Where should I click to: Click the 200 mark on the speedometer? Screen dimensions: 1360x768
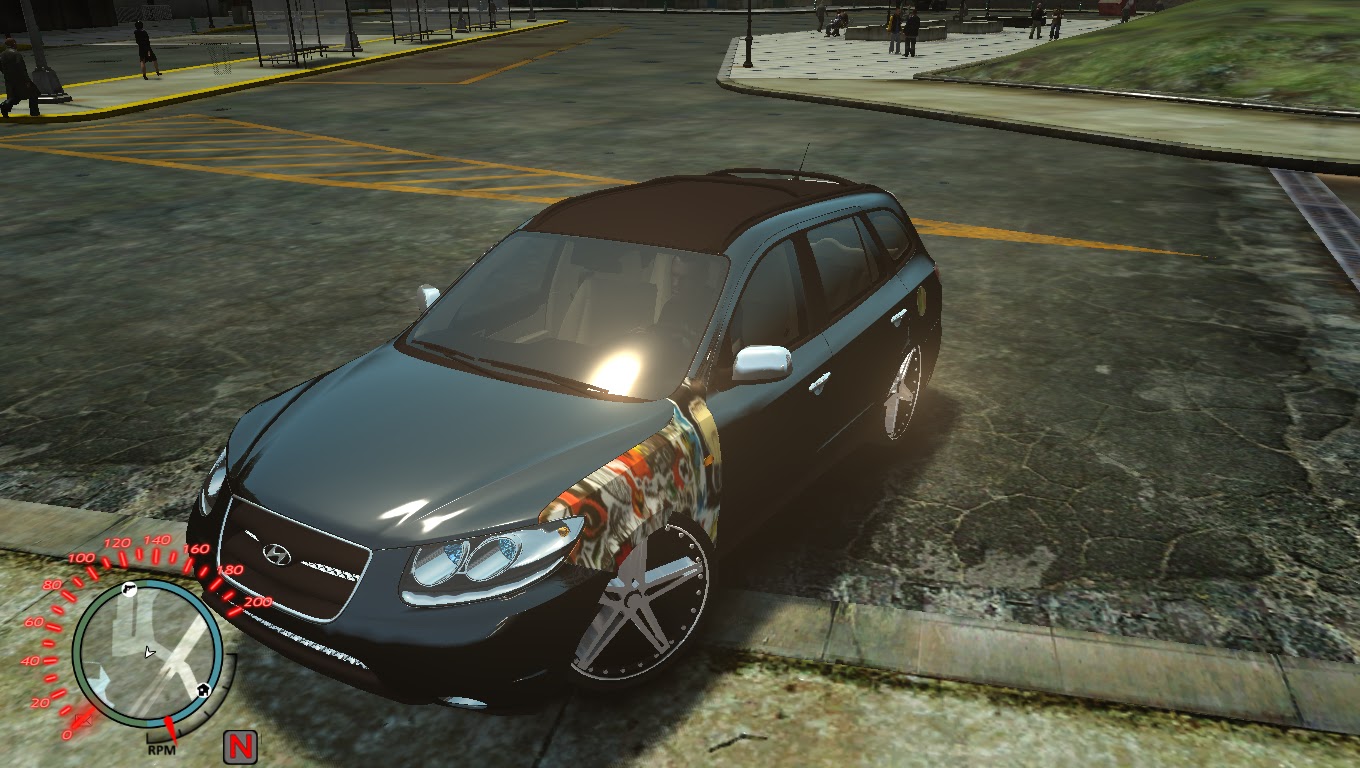257,602
